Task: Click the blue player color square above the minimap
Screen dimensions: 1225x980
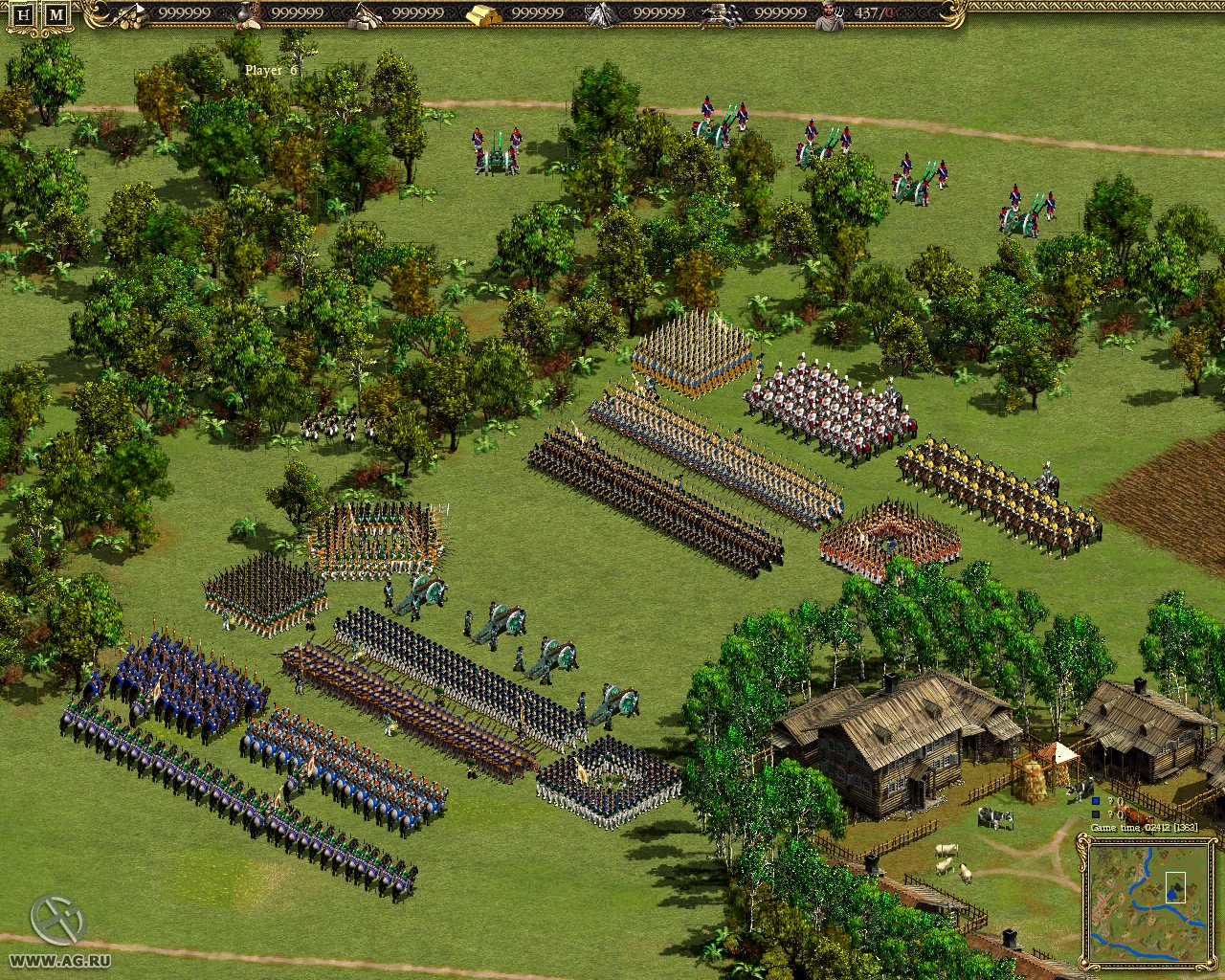Action: [x=1095, y=801]
